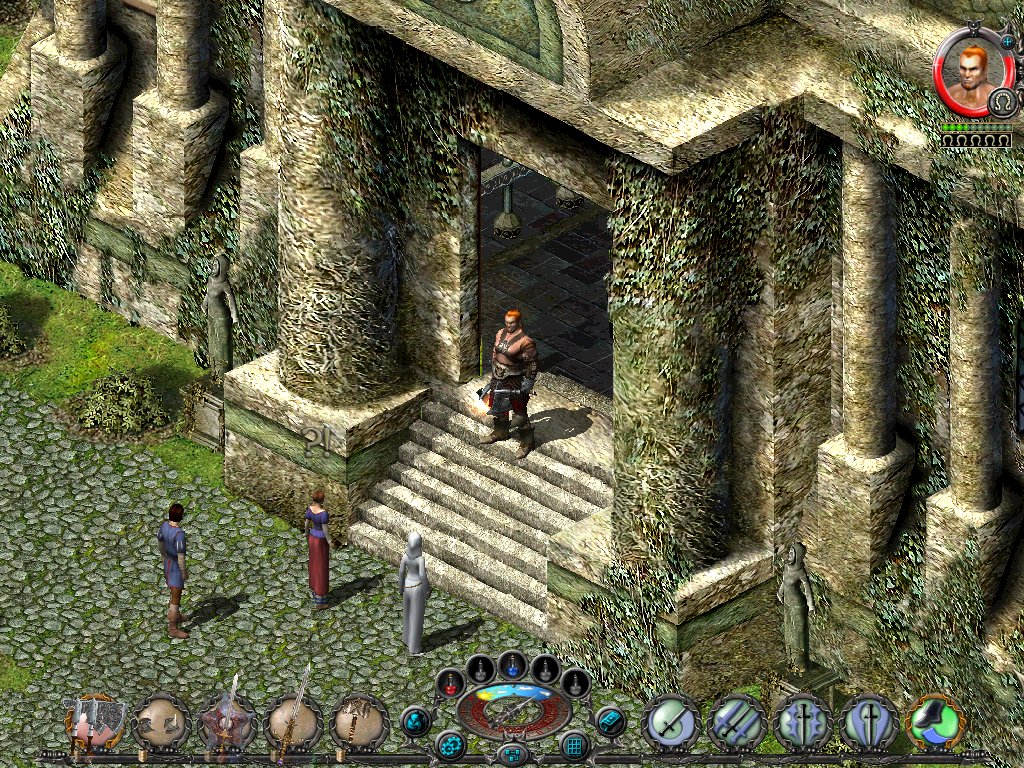This screenshot has width=1024, height=768.
Task: Choose the sword and shield combat art
Action: 869,722
